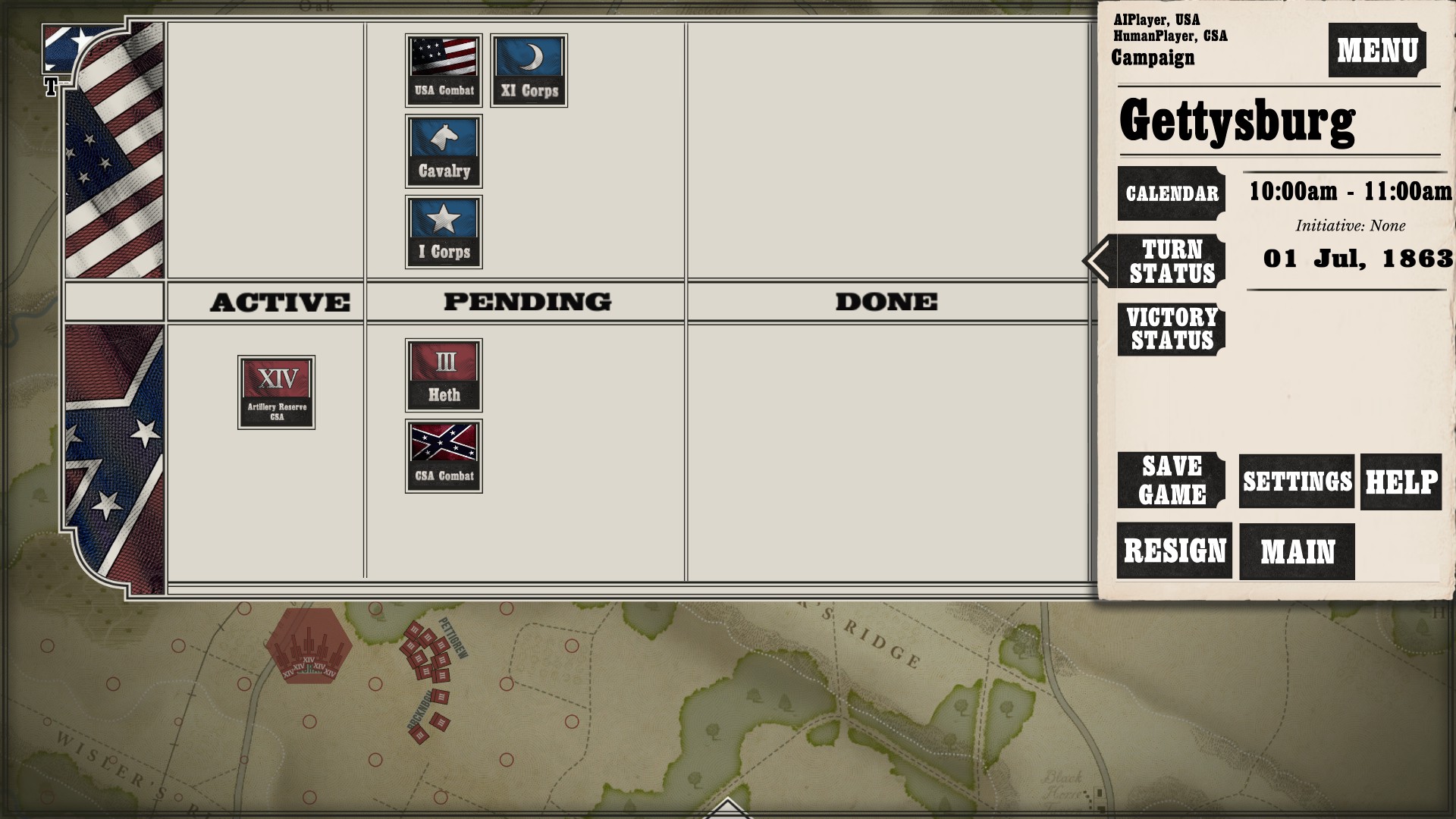Viewport: 1456px width, 819px height.
Task: Choose the Heth III Corps chit
Action: point(444,375)
